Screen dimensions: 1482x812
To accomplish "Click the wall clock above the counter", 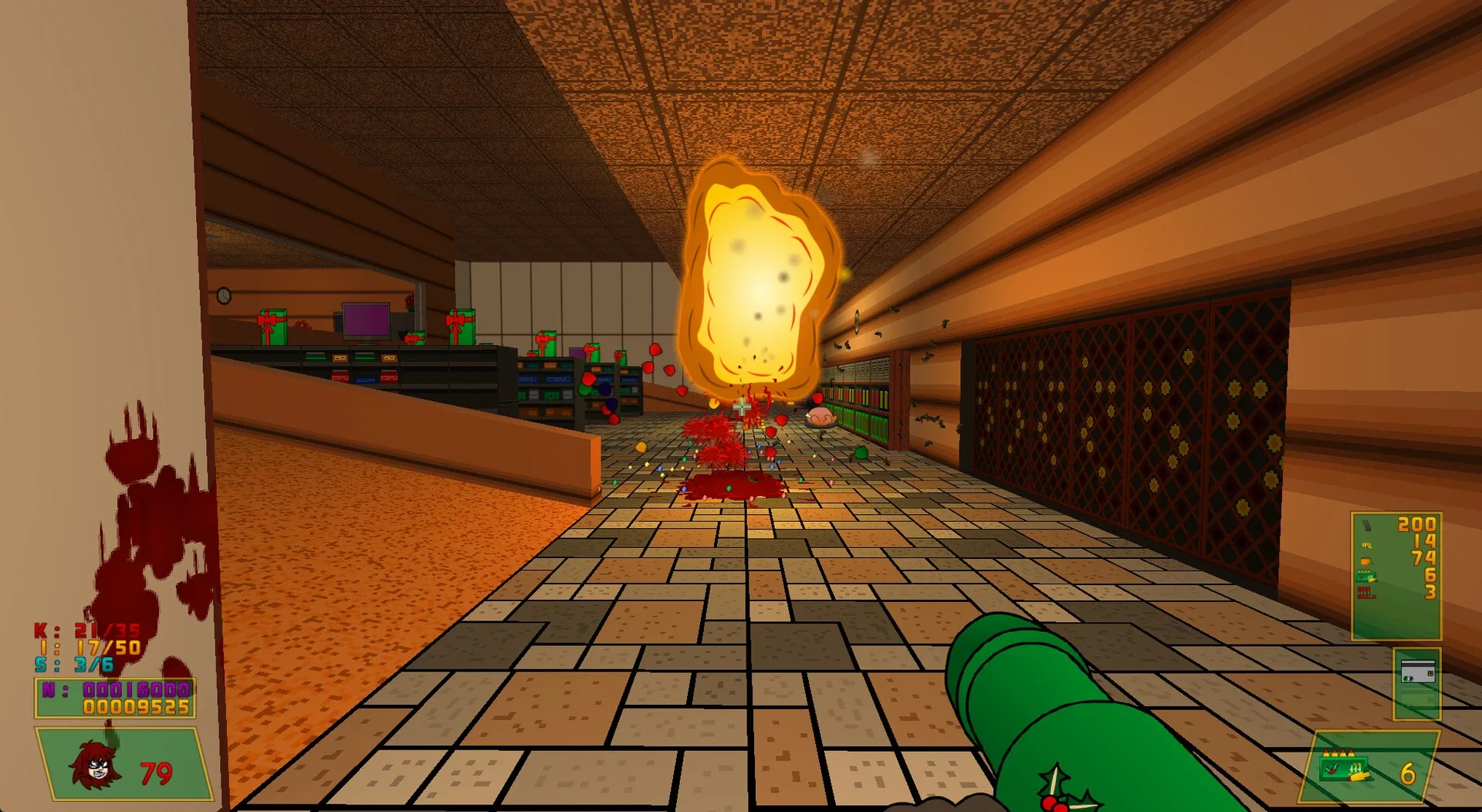I will click(224, 295).
